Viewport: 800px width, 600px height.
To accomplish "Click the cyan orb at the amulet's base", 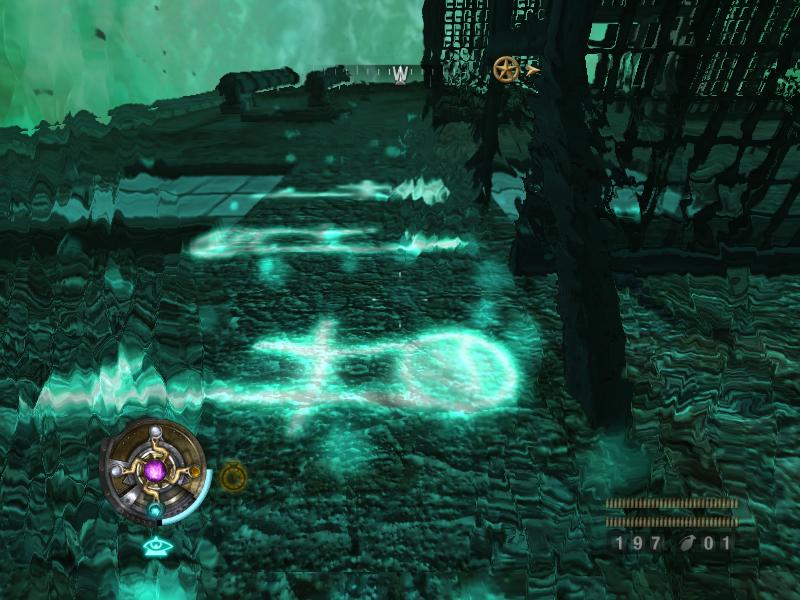I will pos(155,511).
